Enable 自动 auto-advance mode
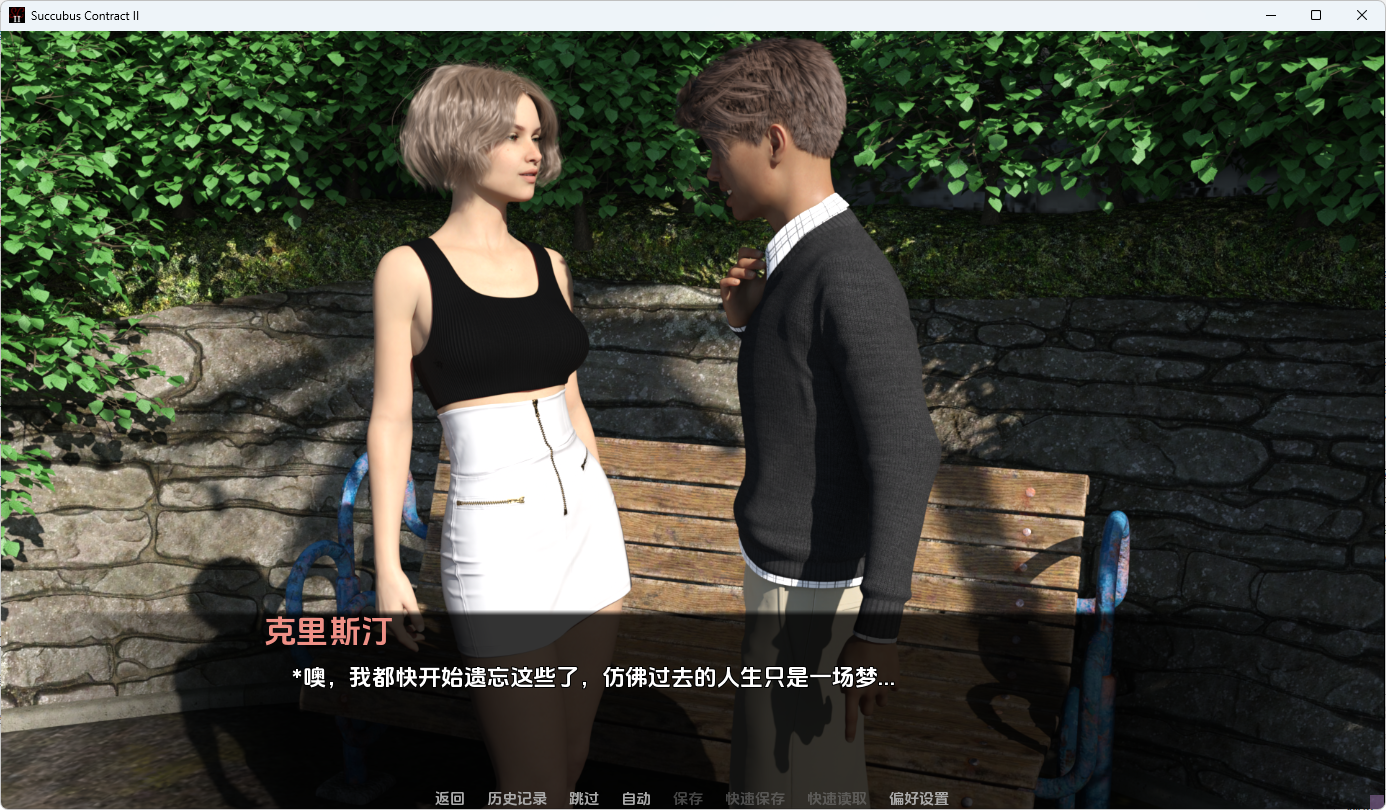Viewport: 1386px width, 810px height. 636,798
